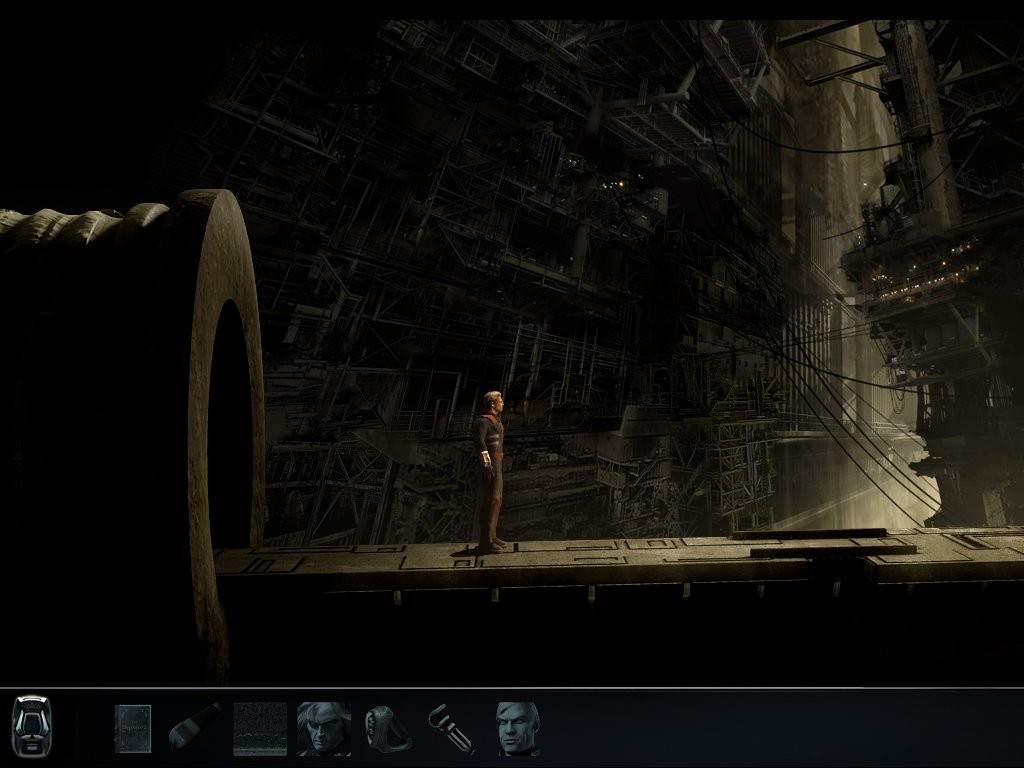Open the handheld device menu icon
1024x768 pixels.
[32, 725]
